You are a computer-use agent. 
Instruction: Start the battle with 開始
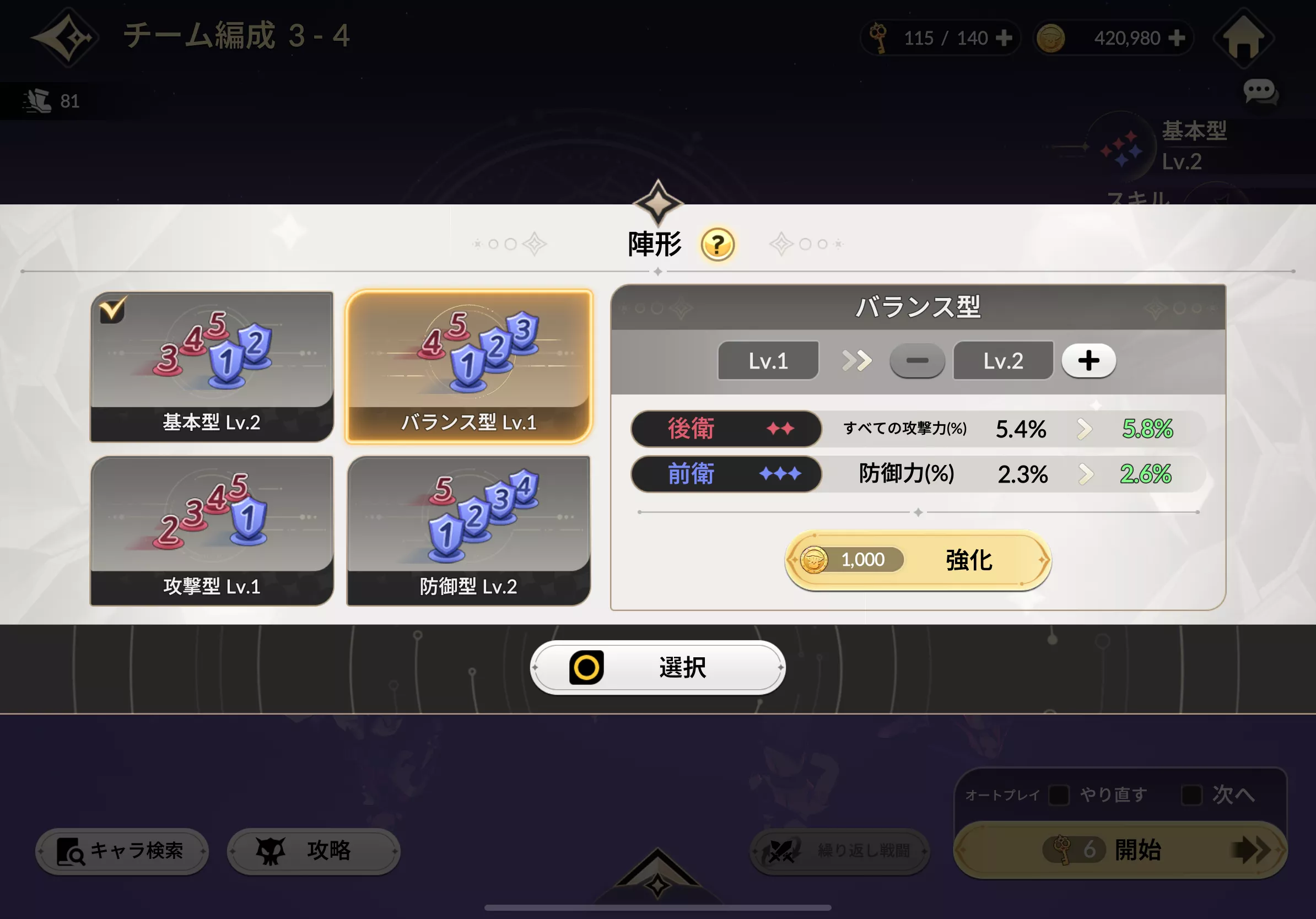[x=1122, y=850]
